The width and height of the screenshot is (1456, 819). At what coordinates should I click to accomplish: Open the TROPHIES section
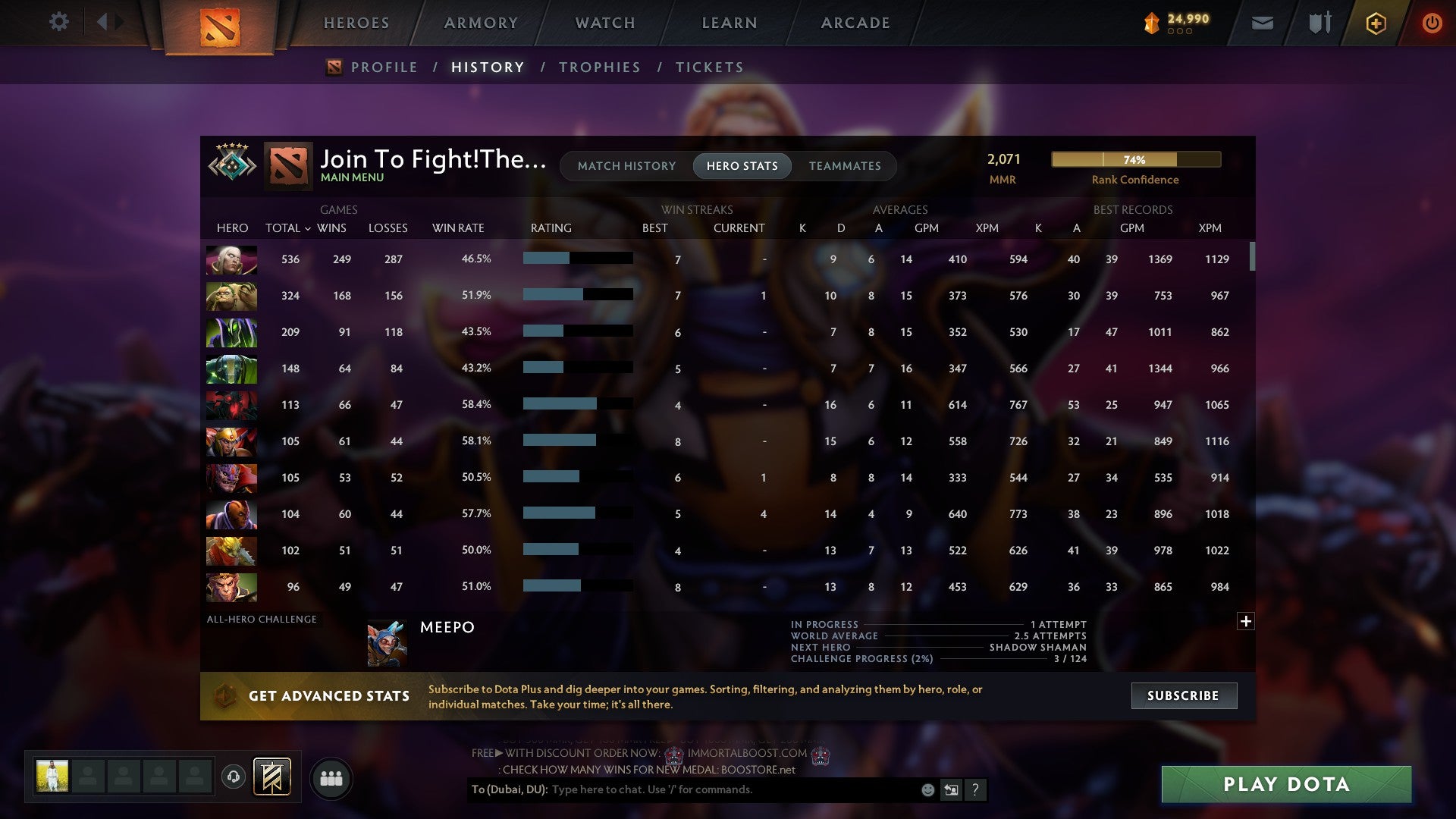pyautogui.click(x=600, y=67)
